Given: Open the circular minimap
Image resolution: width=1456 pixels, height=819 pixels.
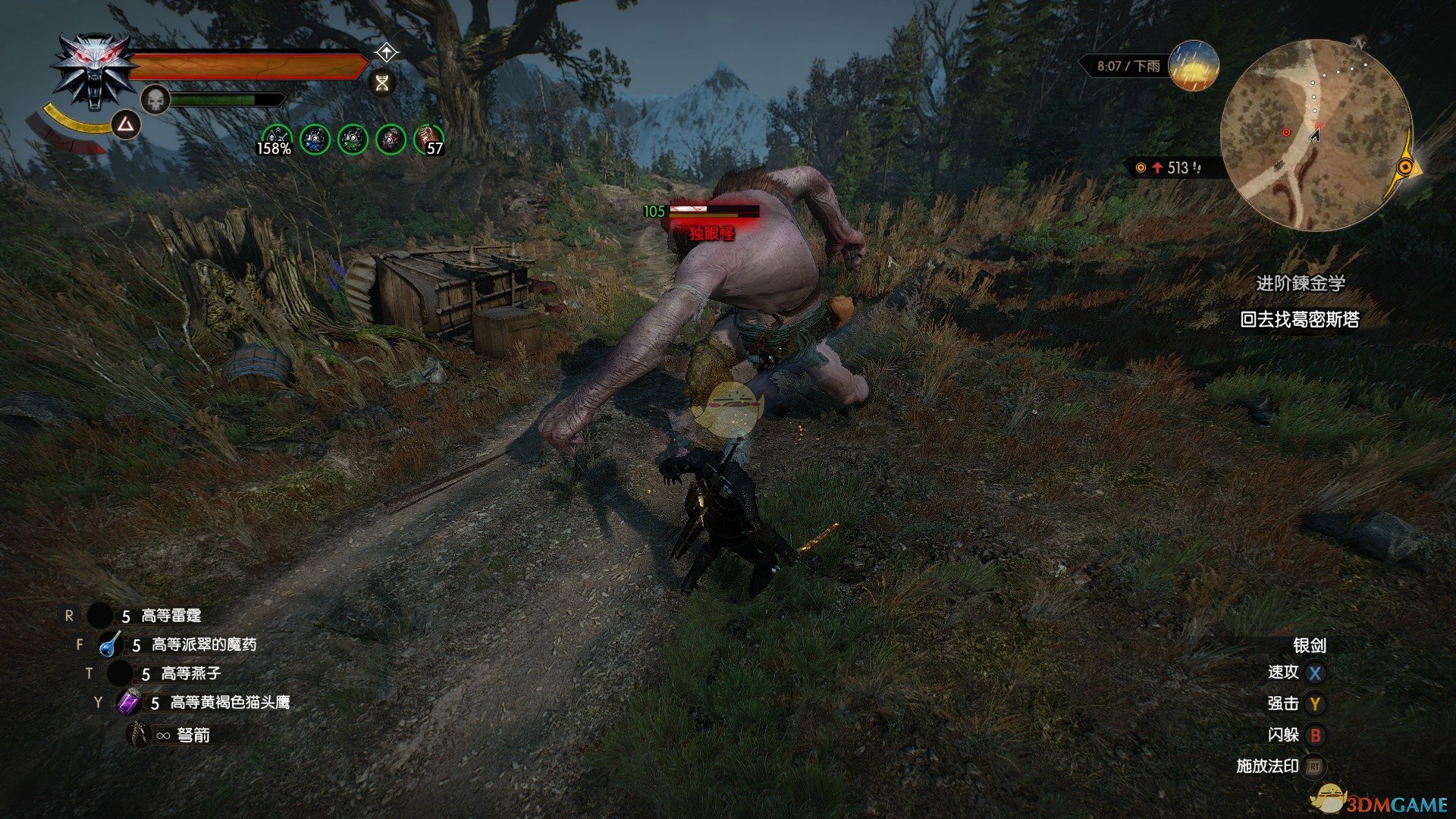Looking at the screenshot, I should 1315,136.
